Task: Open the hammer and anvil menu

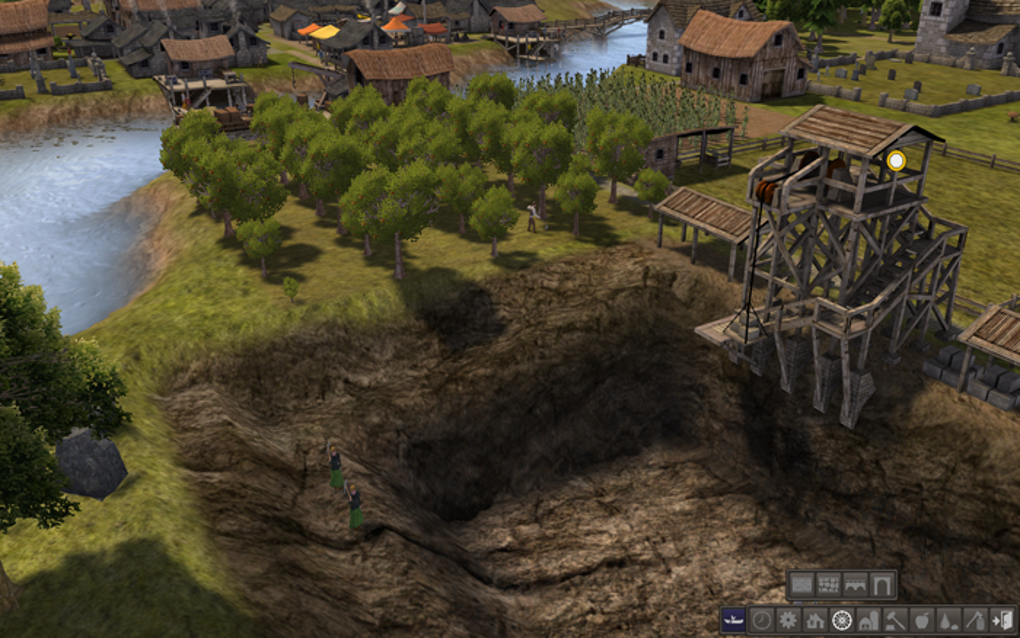Action: coord(895,620)
